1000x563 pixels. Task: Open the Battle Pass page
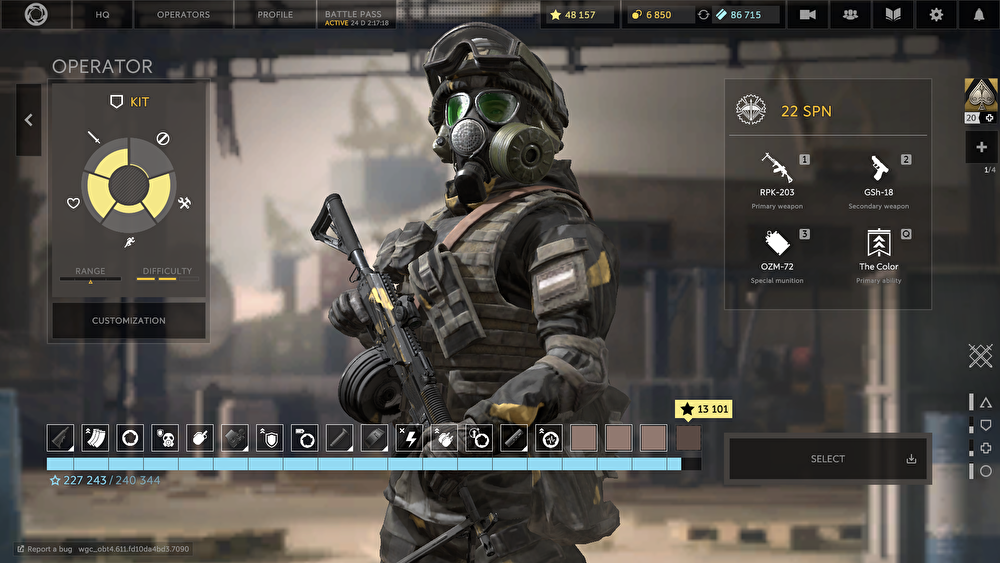tap(357, 15)
